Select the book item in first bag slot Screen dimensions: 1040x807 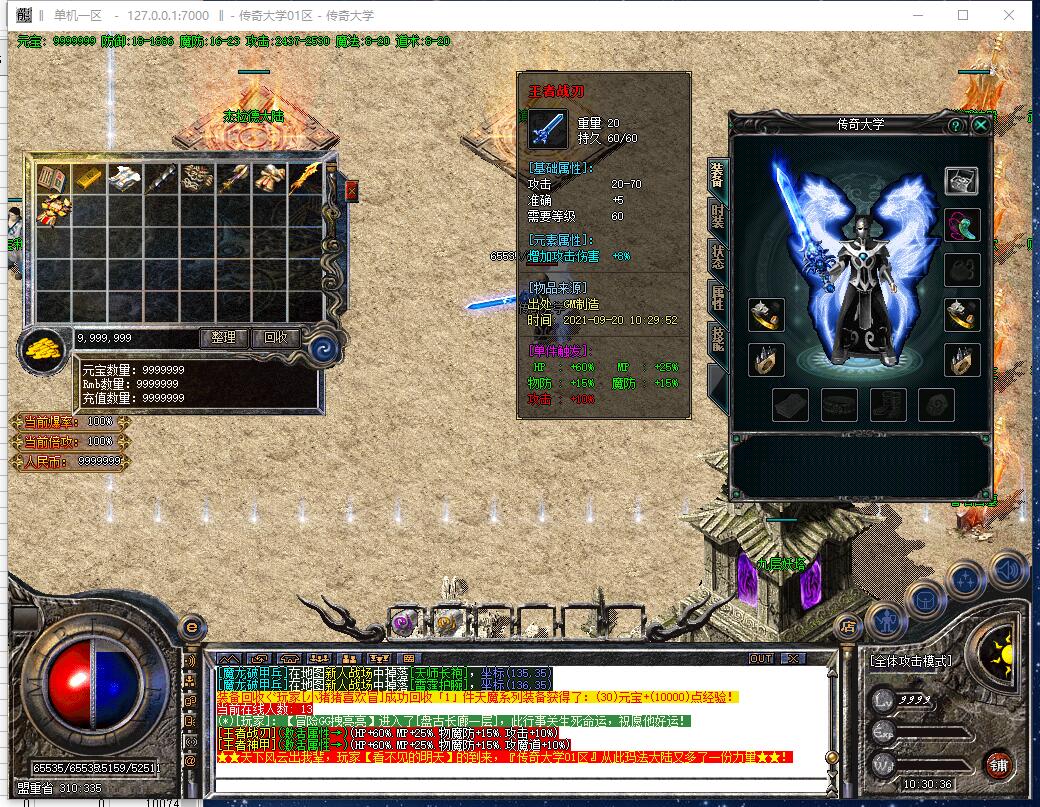52,179
